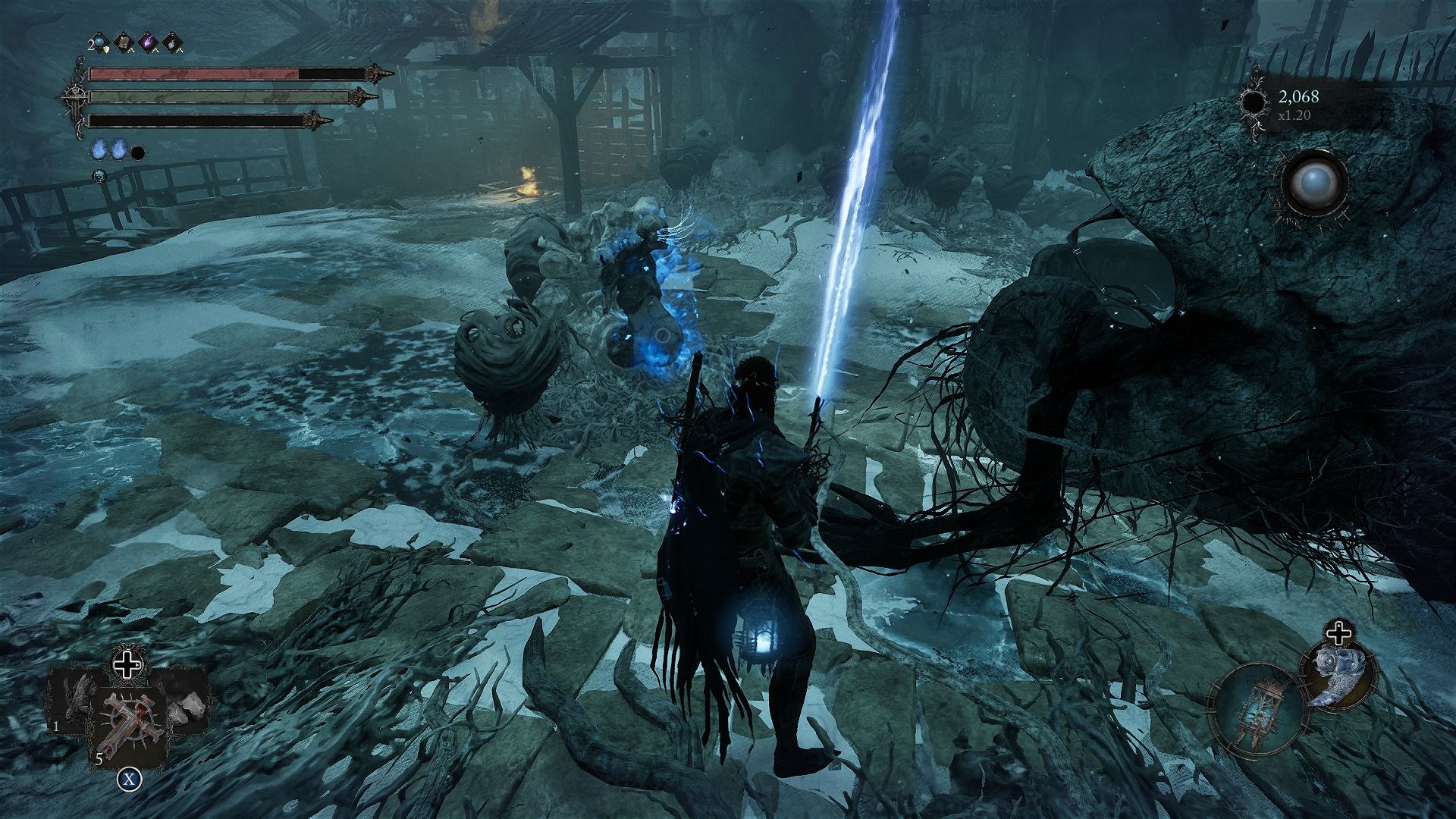Expand the right consumable slot with stones
Viewport: 1456px width, 819px height.
pyautogui.click(x=184, y=709)
